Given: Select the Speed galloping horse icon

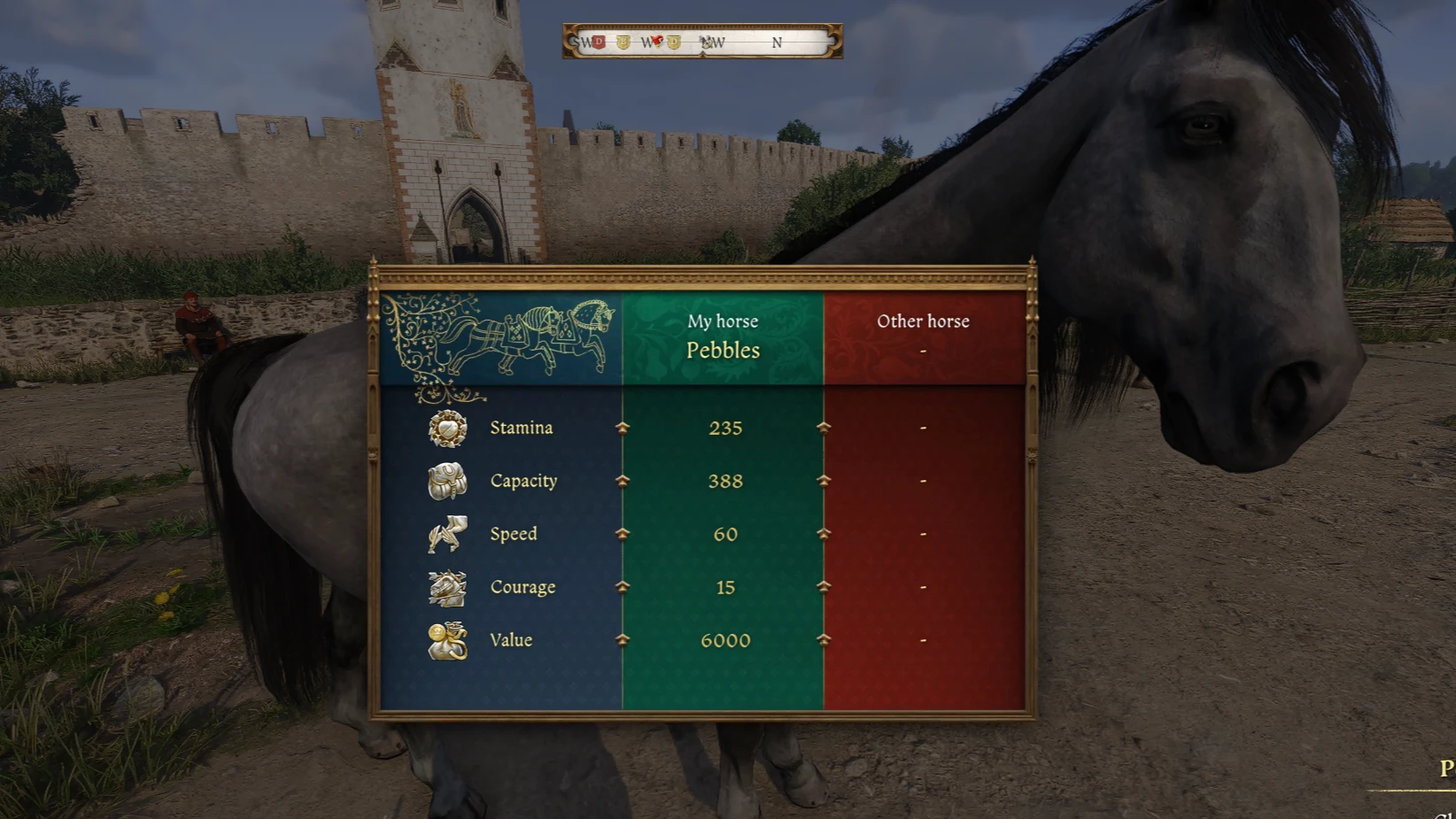Looking at the screenshot, I should (x=445, y=534).
